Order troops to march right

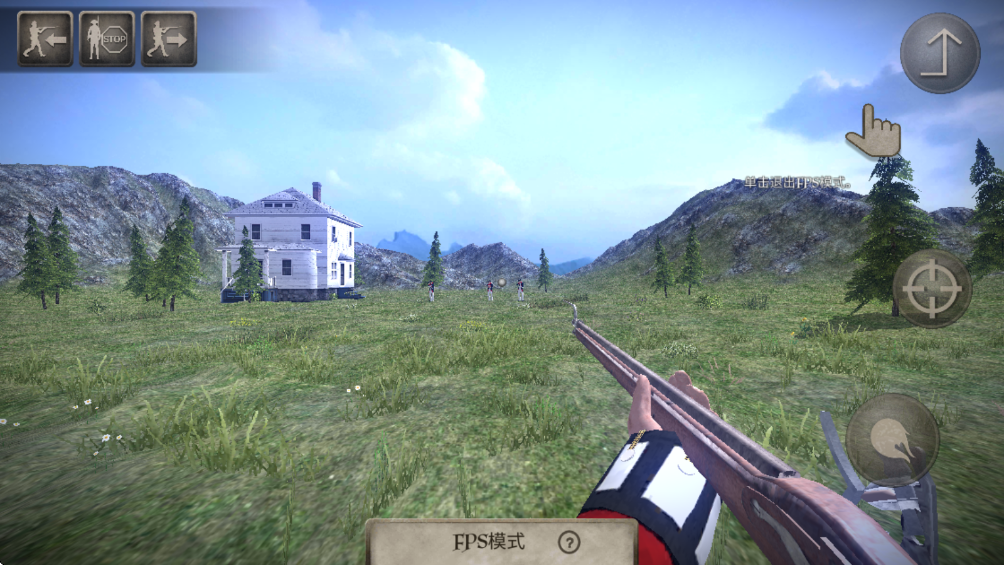click(x=168, y=39)
